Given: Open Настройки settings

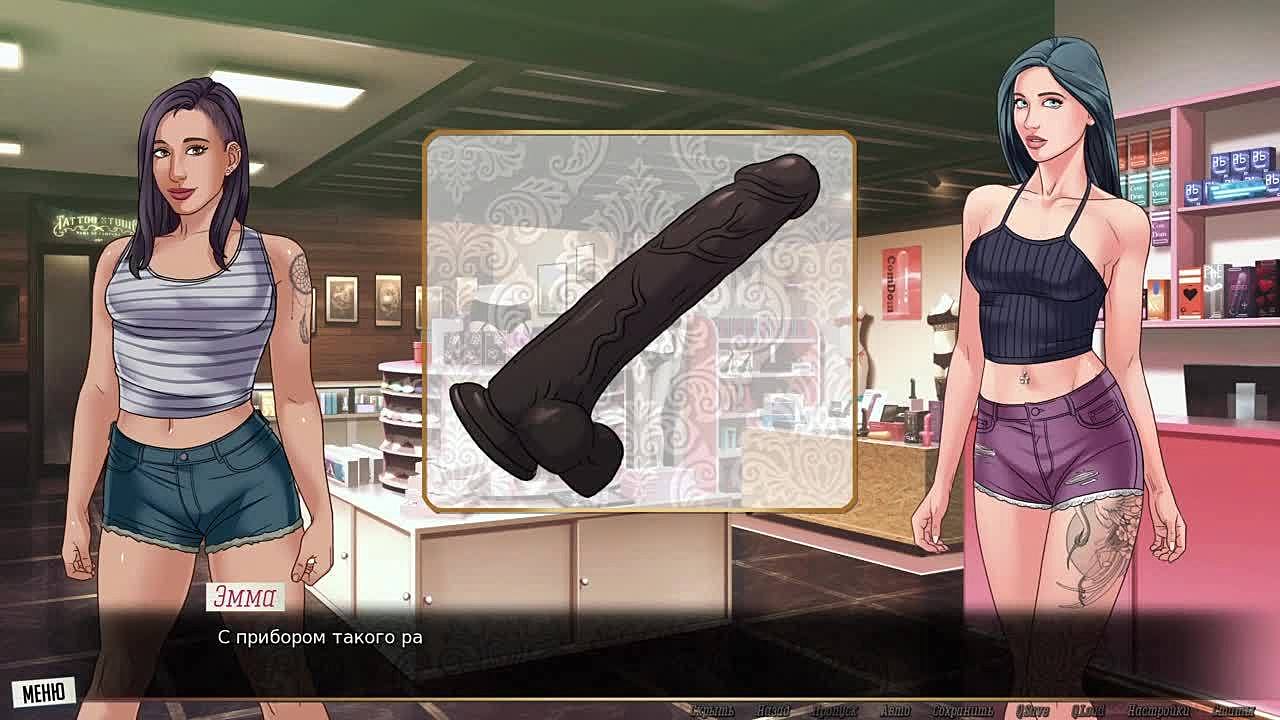Looking at the screenshot, I should coord(1156,711).
